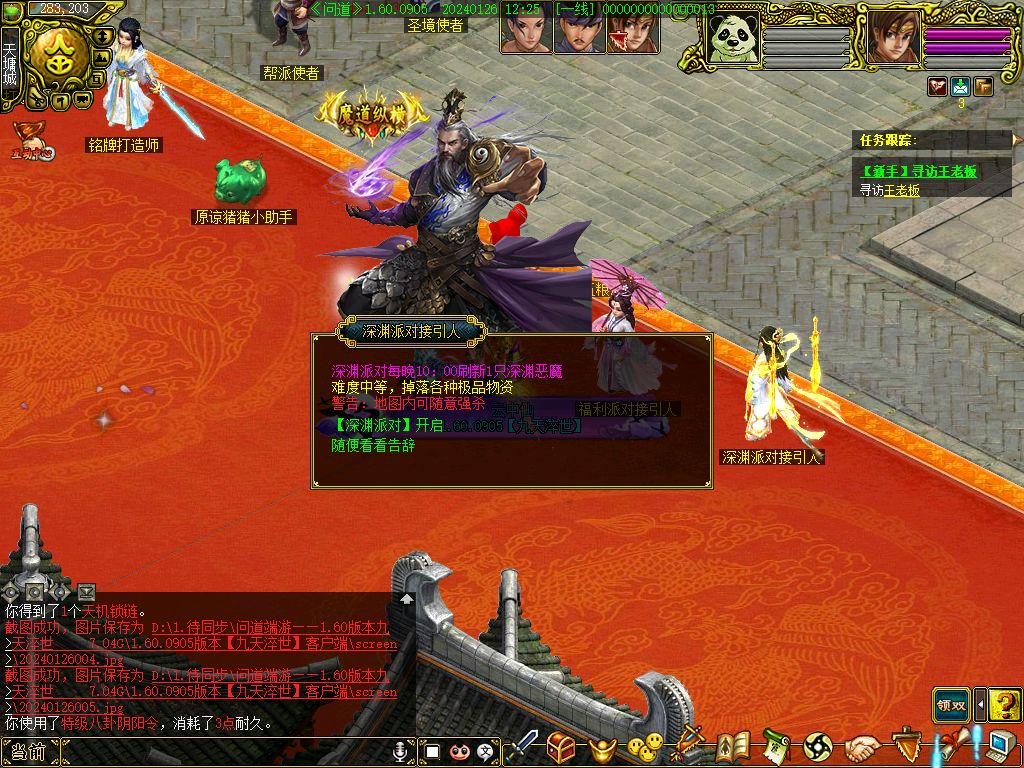This screenshot has width=1024, height=768.
Task: Open the player character portrait
Action: pyautogui.click(x=893, y=40)
